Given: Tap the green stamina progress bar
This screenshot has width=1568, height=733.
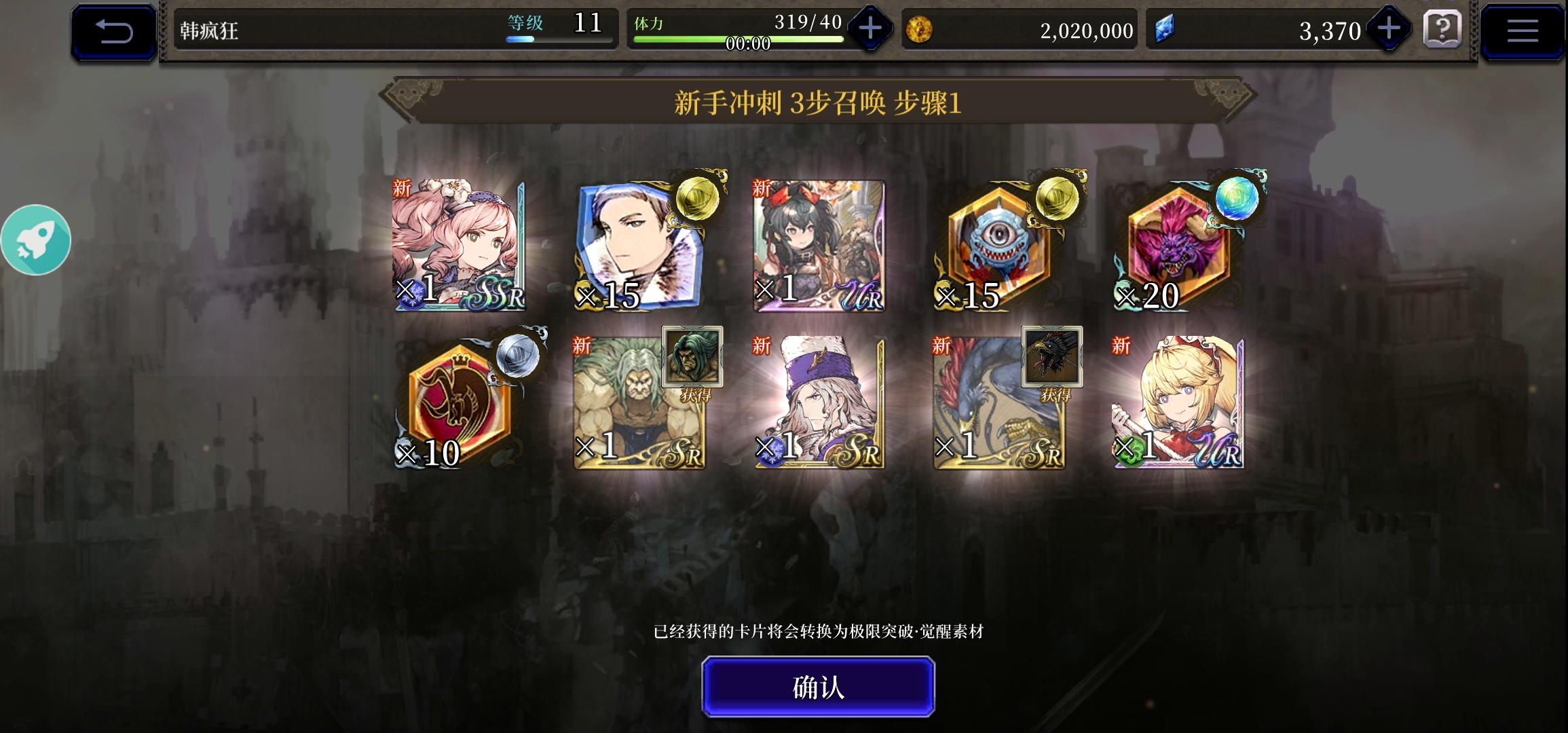Looking at the screenshot, I should coord(736,39).
